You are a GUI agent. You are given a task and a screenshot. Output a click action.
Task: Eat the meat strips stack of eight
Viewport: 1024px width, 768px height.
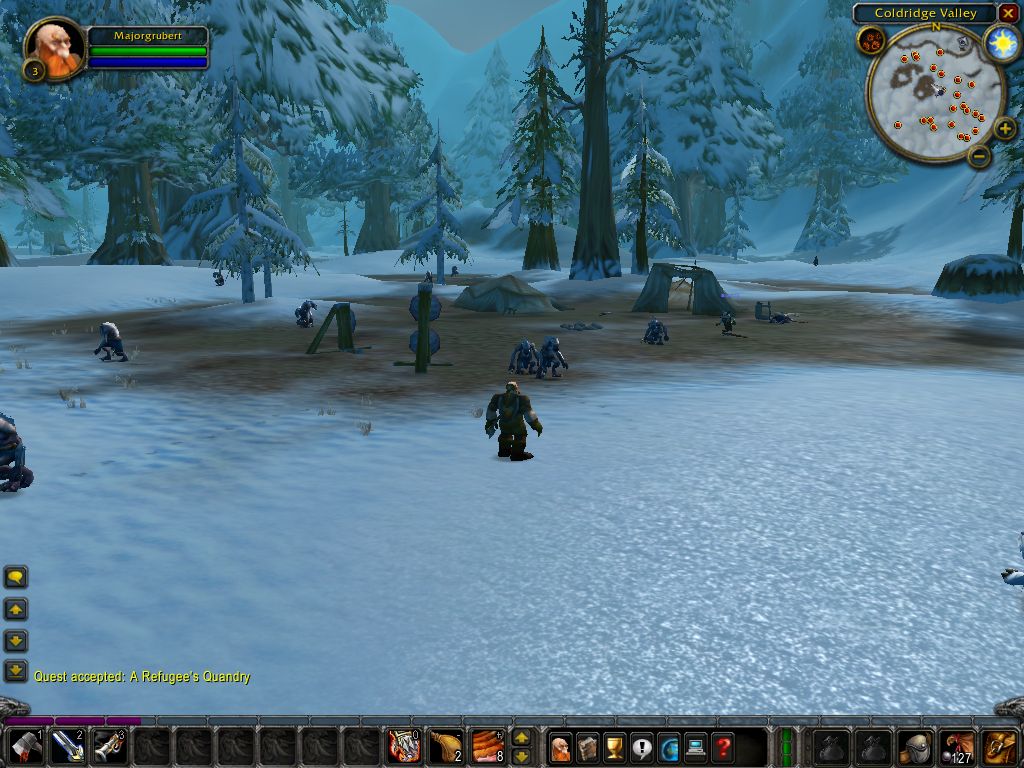[x=488, y=747]
